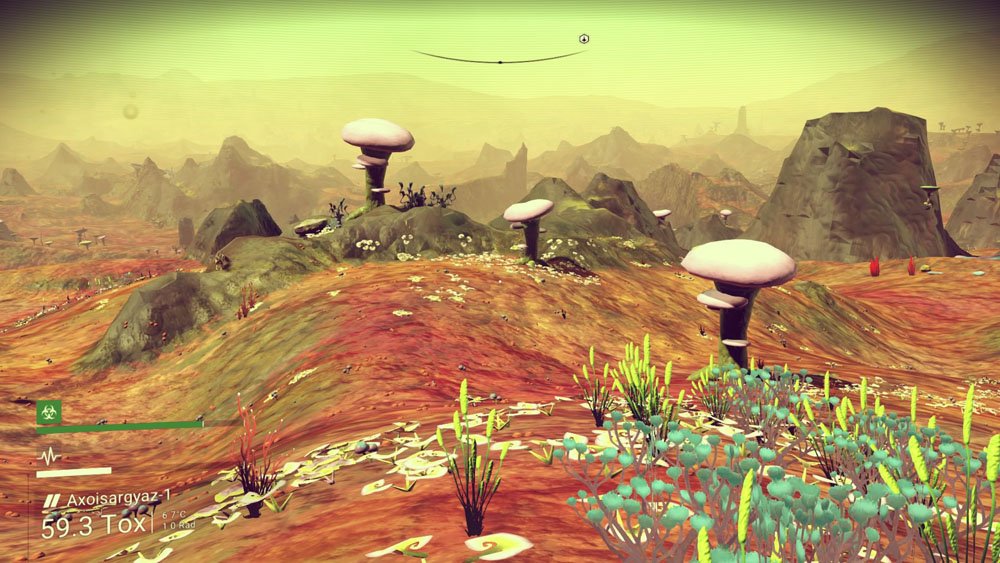
Task: Click the waypoint marker on the compass
Action: [584, 39]
